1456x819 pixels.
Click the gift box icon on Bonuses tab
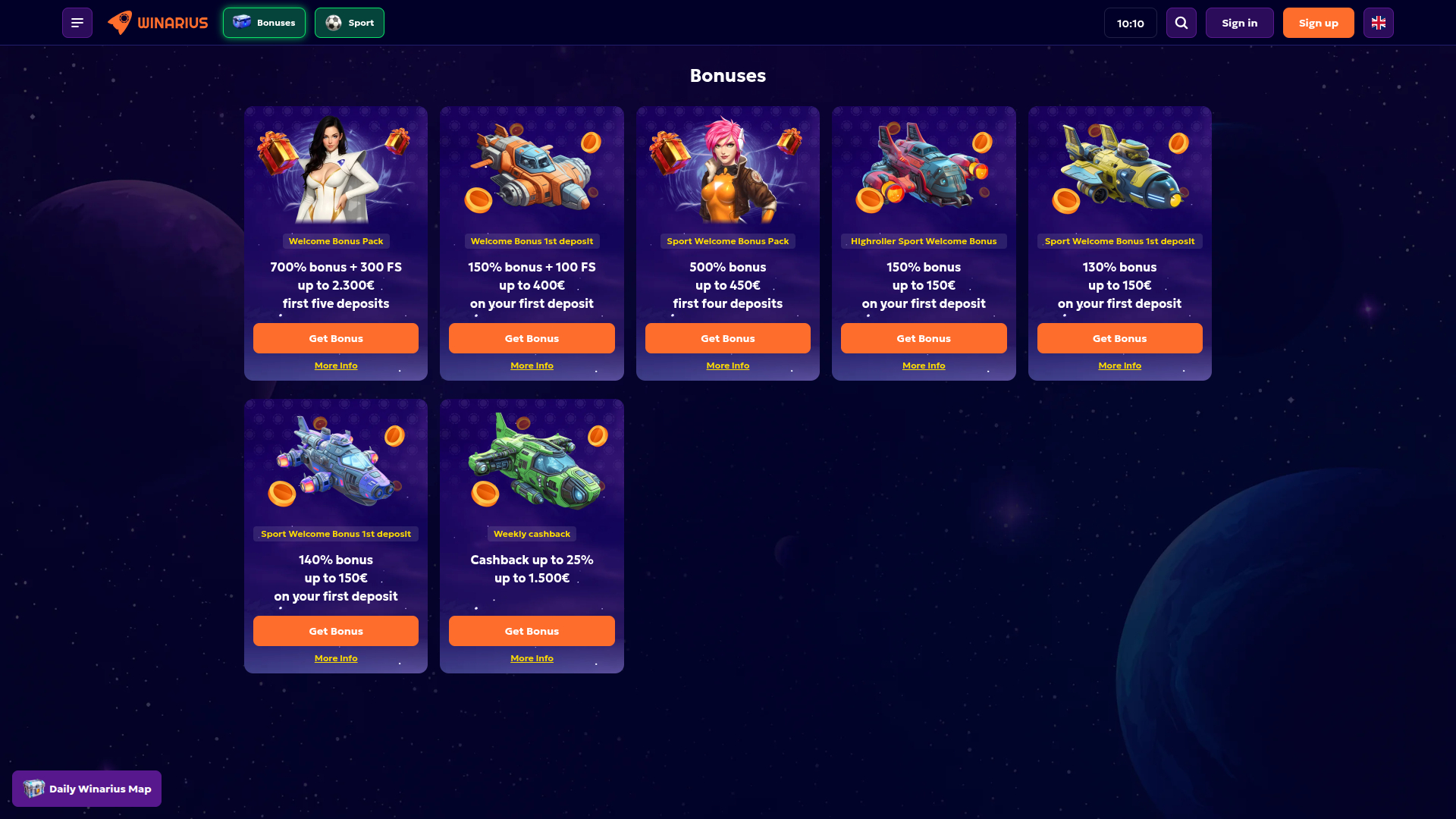[241, 22]
